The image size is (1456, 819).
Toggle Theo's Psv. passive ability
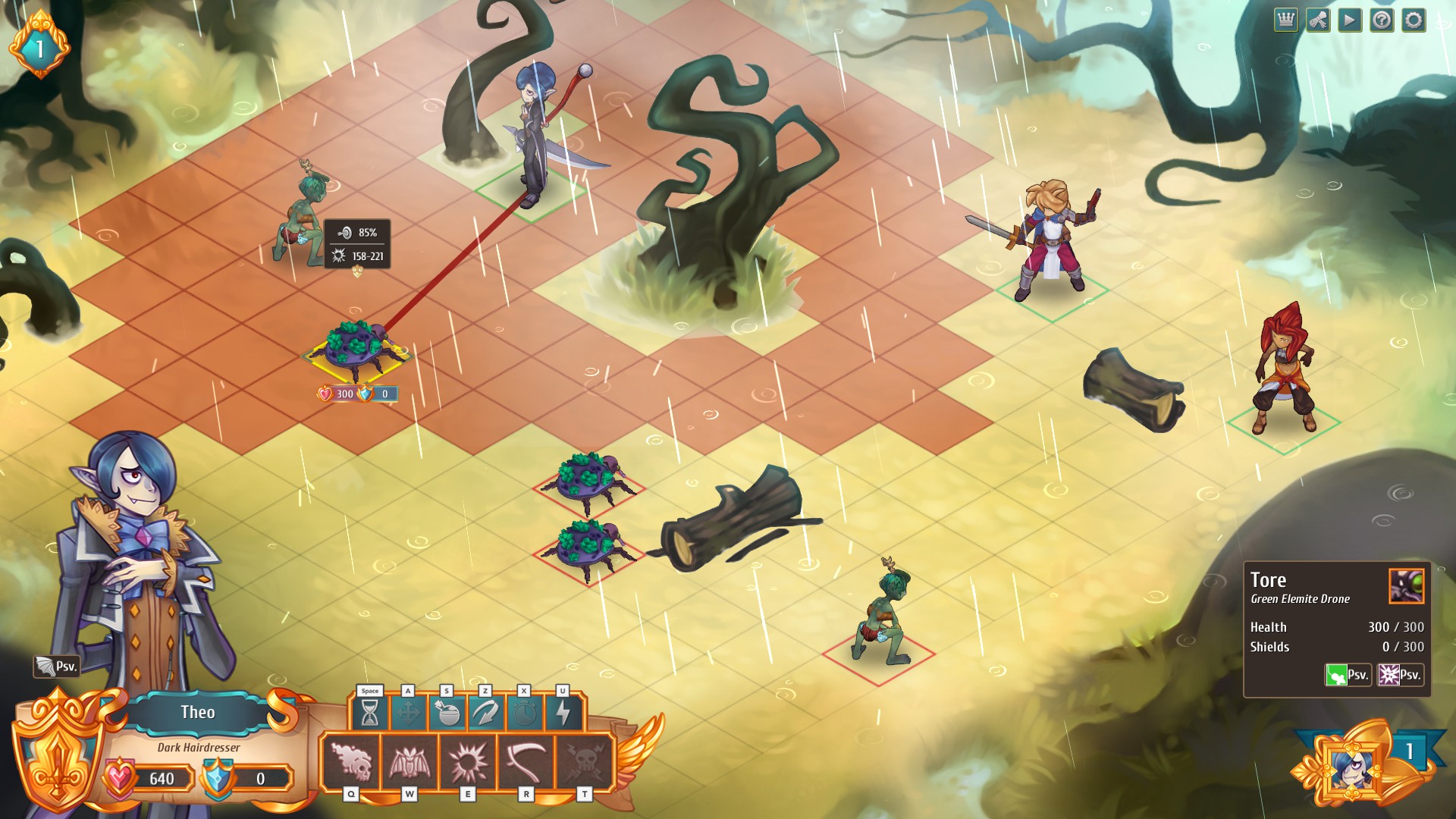57,665
